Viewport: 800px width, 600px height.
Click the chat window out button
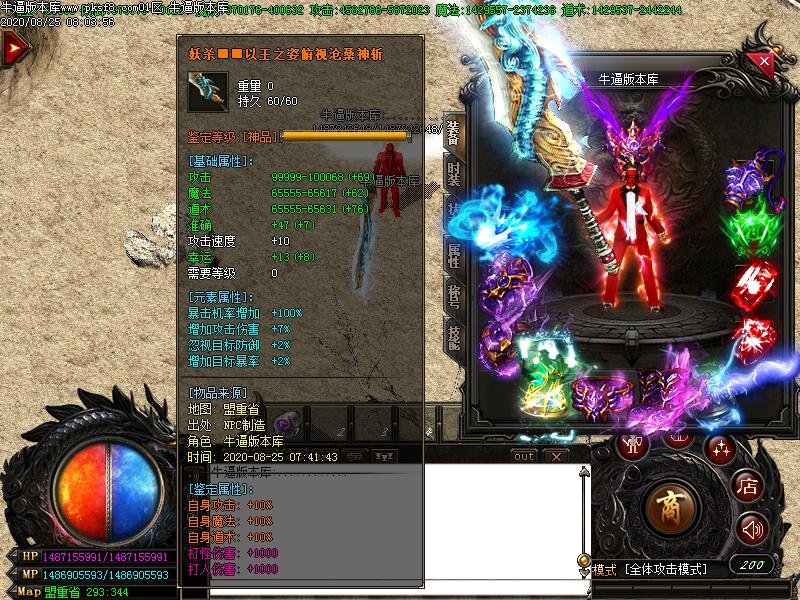[523, 456]
